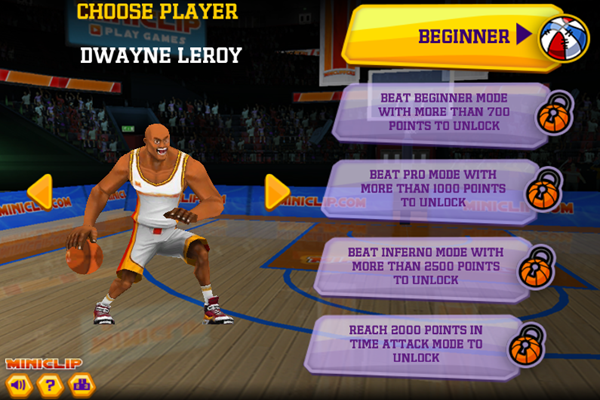The image size is (600, 400).
Task: Toggle sound with the speaker icon
Action: click(17, 384)
